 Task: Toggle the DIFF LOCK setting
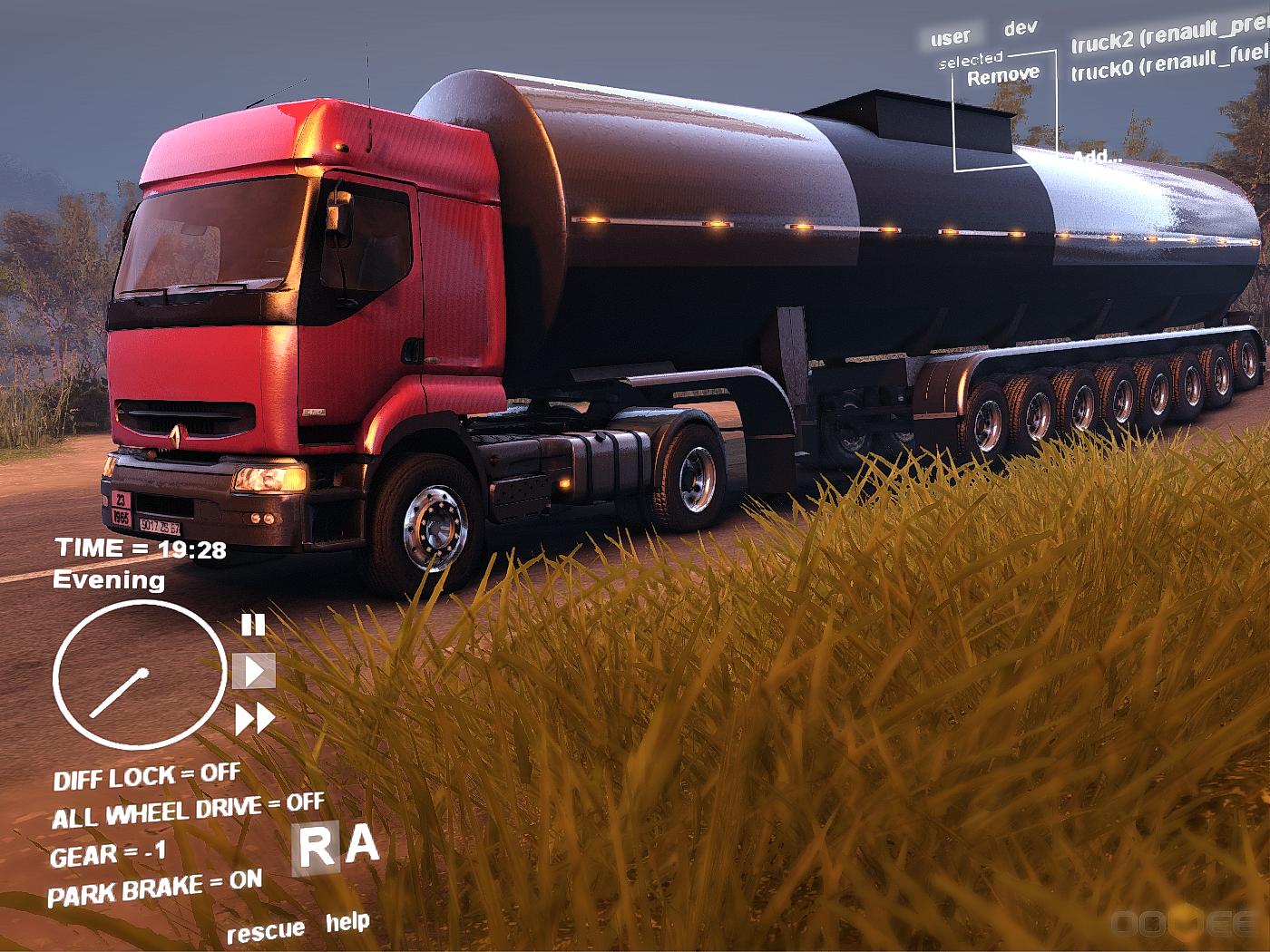click(147, 777)
